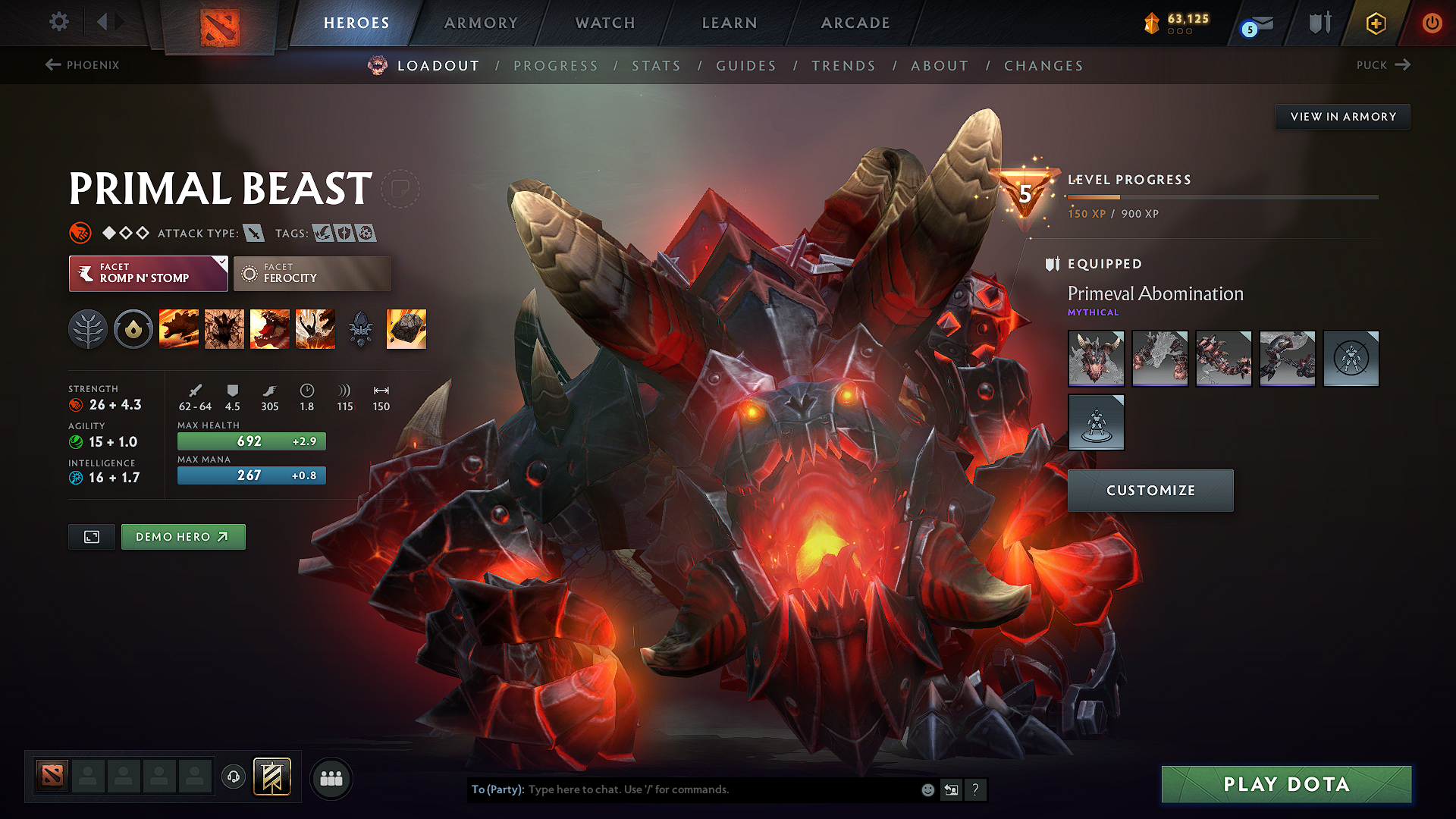1456x819 pixels.
Task: Enable the Ferocity facet
Action: pyautogui.click(x=312, y=273)
